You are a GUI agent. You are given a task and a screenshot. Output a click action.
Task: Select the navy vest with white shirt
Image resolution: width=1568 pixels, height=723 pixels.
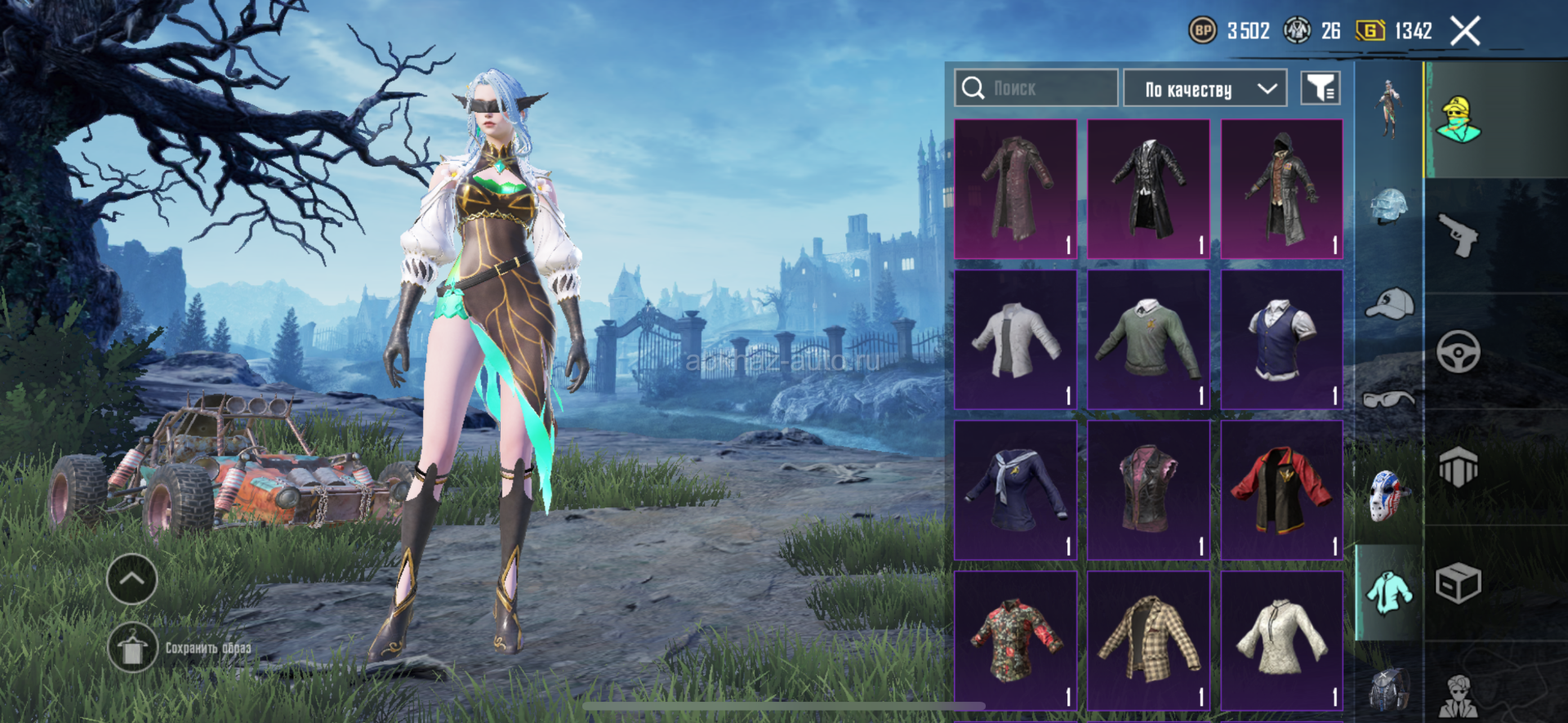click(1281, 339)
